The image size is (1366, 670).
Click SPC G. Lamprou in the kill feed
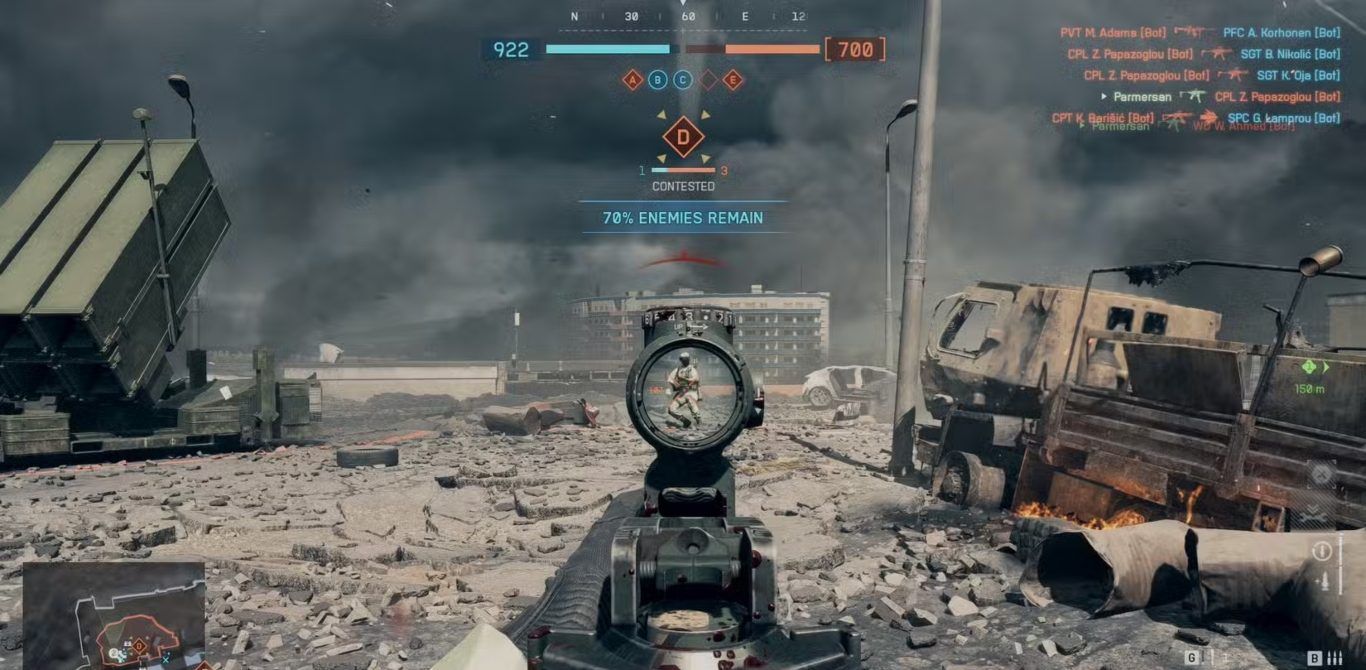tap(1284, 118)
